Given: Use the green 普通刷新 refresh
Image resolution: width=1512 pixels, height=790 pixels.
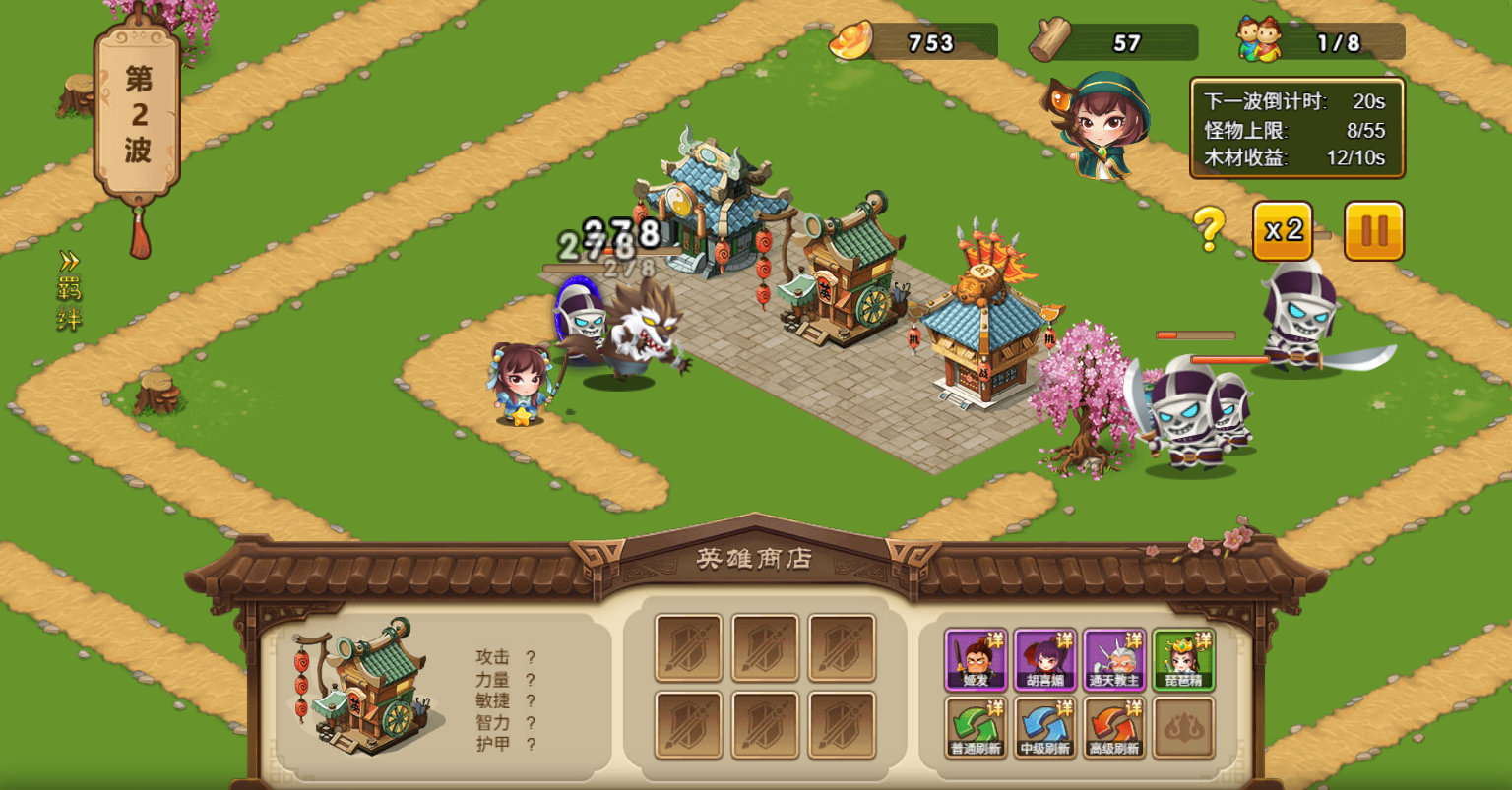Looking at the screenshot, I should tap(975, 728).
